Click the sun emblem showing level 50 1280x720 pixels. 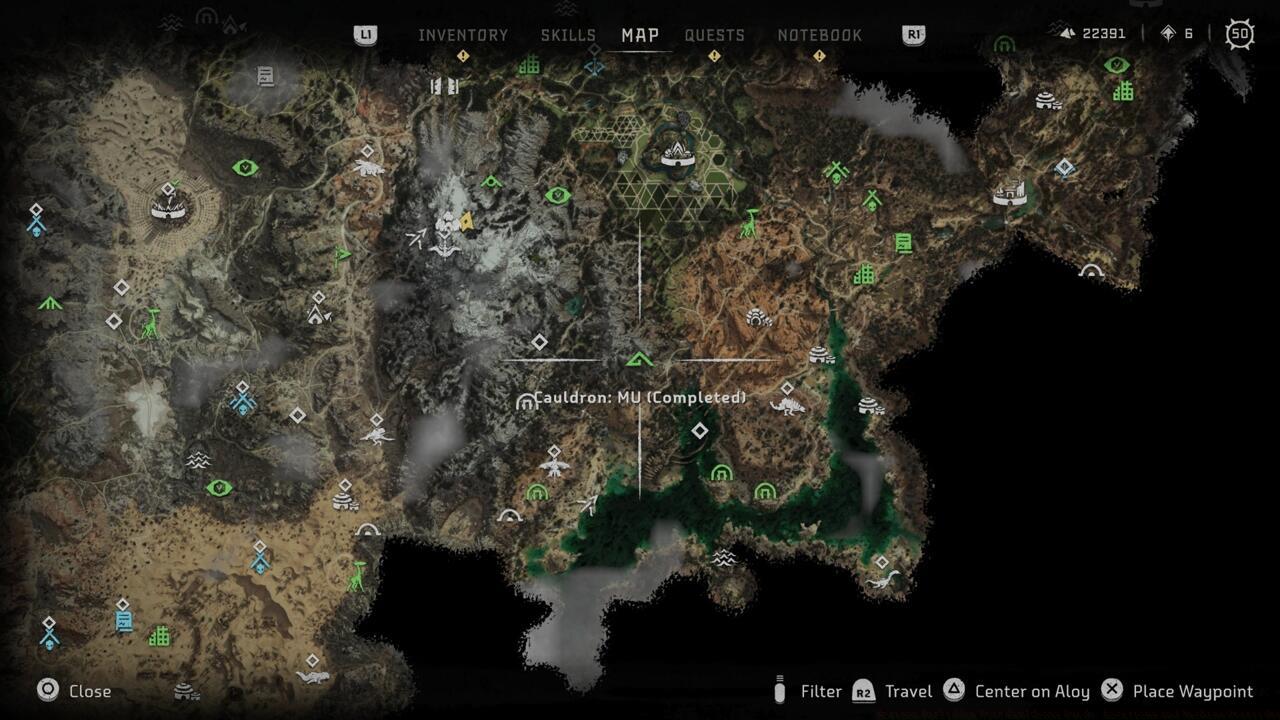coord(1239,33)
